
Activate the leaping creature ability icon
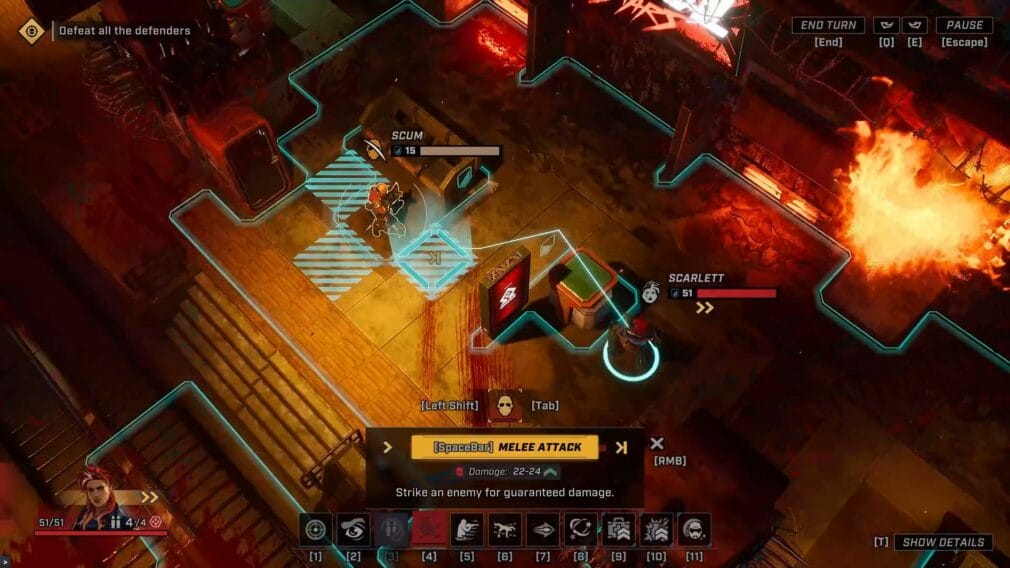tap(504, 529)
